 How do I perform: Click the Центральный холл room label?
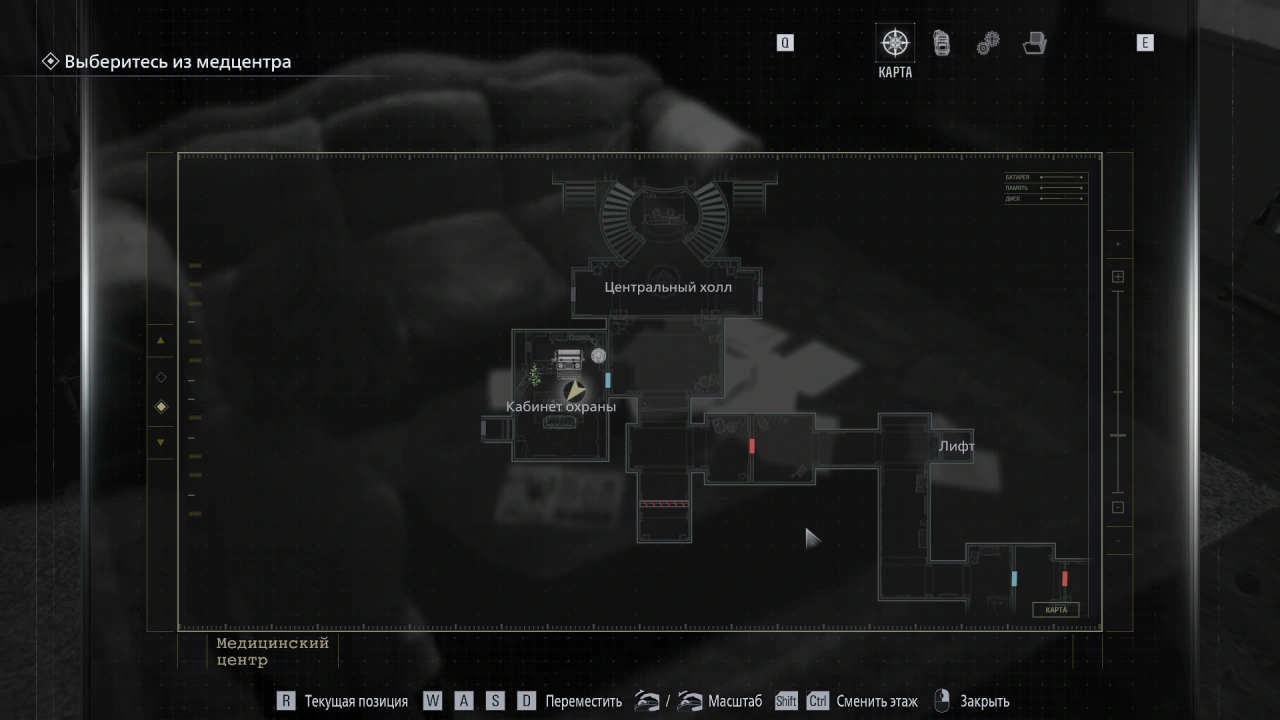pyautogui.click(x=668, y=287)
